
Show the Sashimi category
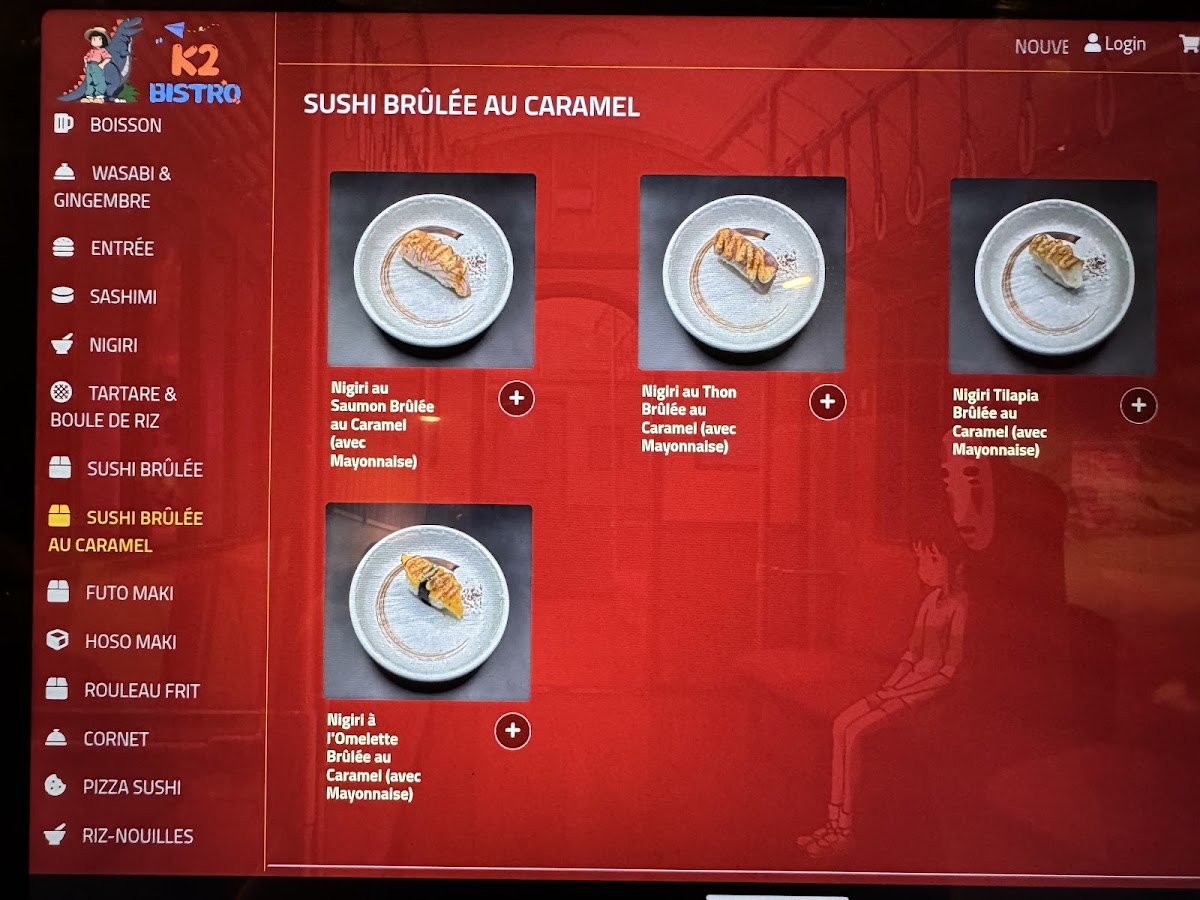(x=122, y=297)
